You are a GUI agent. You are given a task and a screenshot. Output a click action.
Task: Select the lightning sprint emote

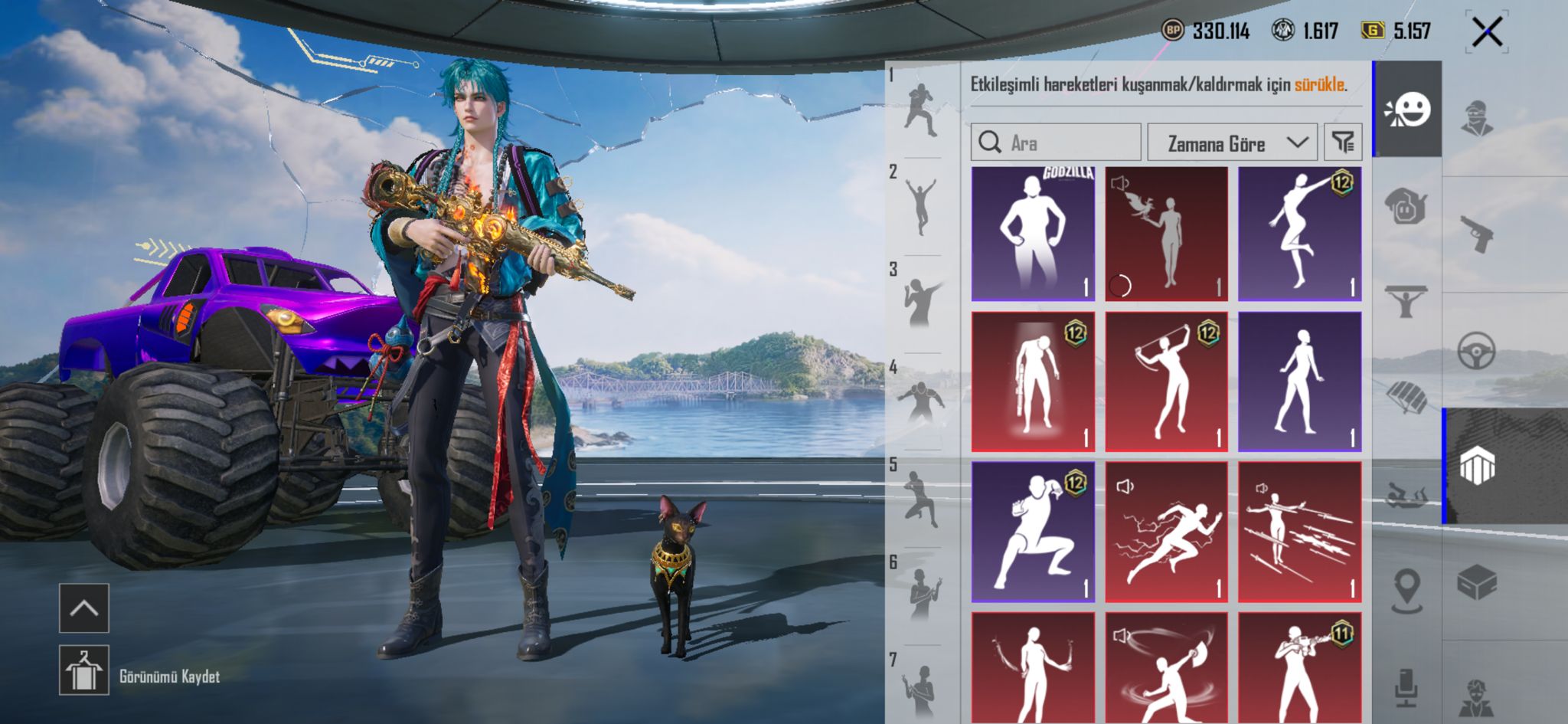(1166, 532)
